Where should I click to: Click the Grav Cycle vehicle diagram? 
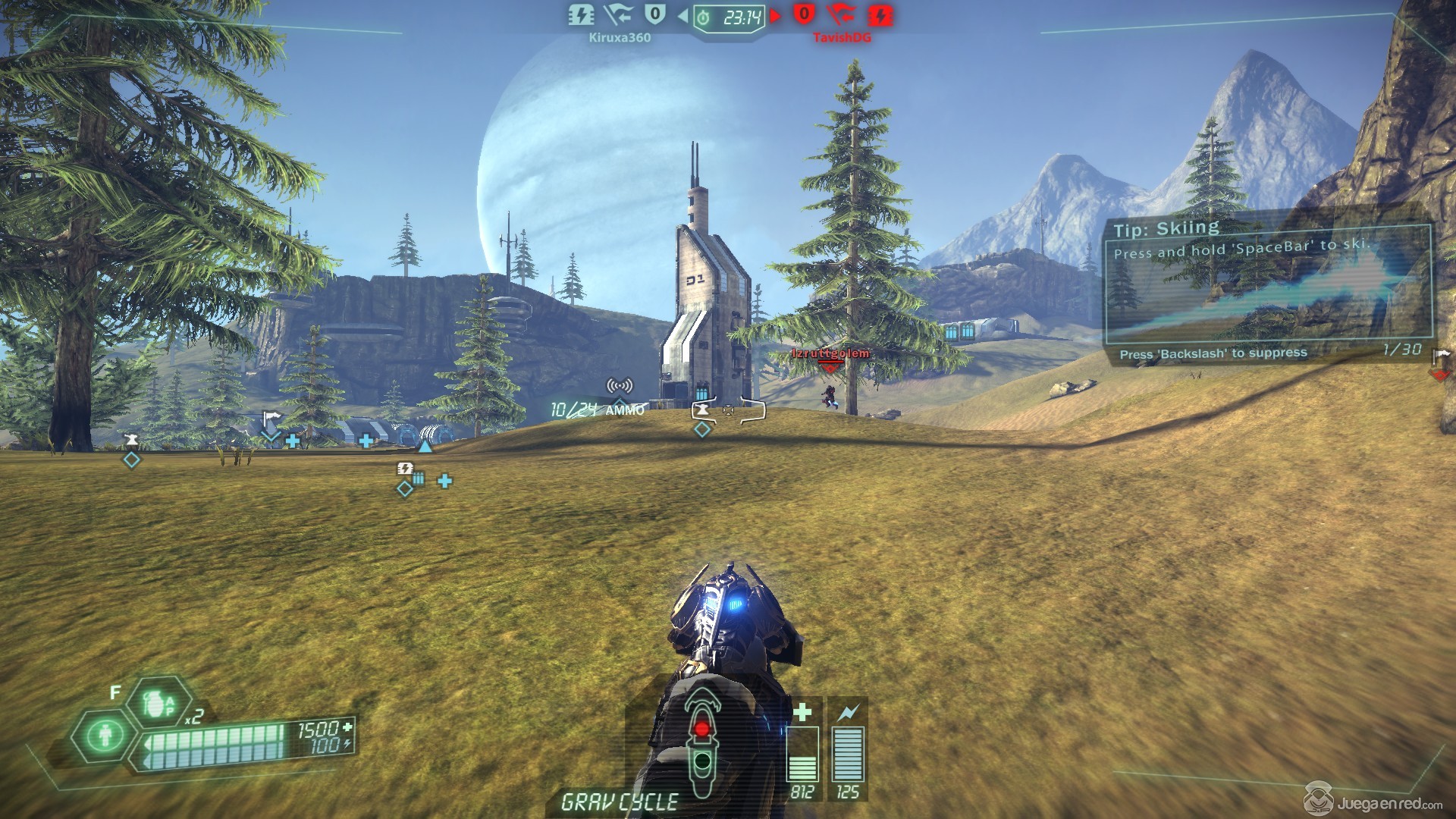[702, 740]
